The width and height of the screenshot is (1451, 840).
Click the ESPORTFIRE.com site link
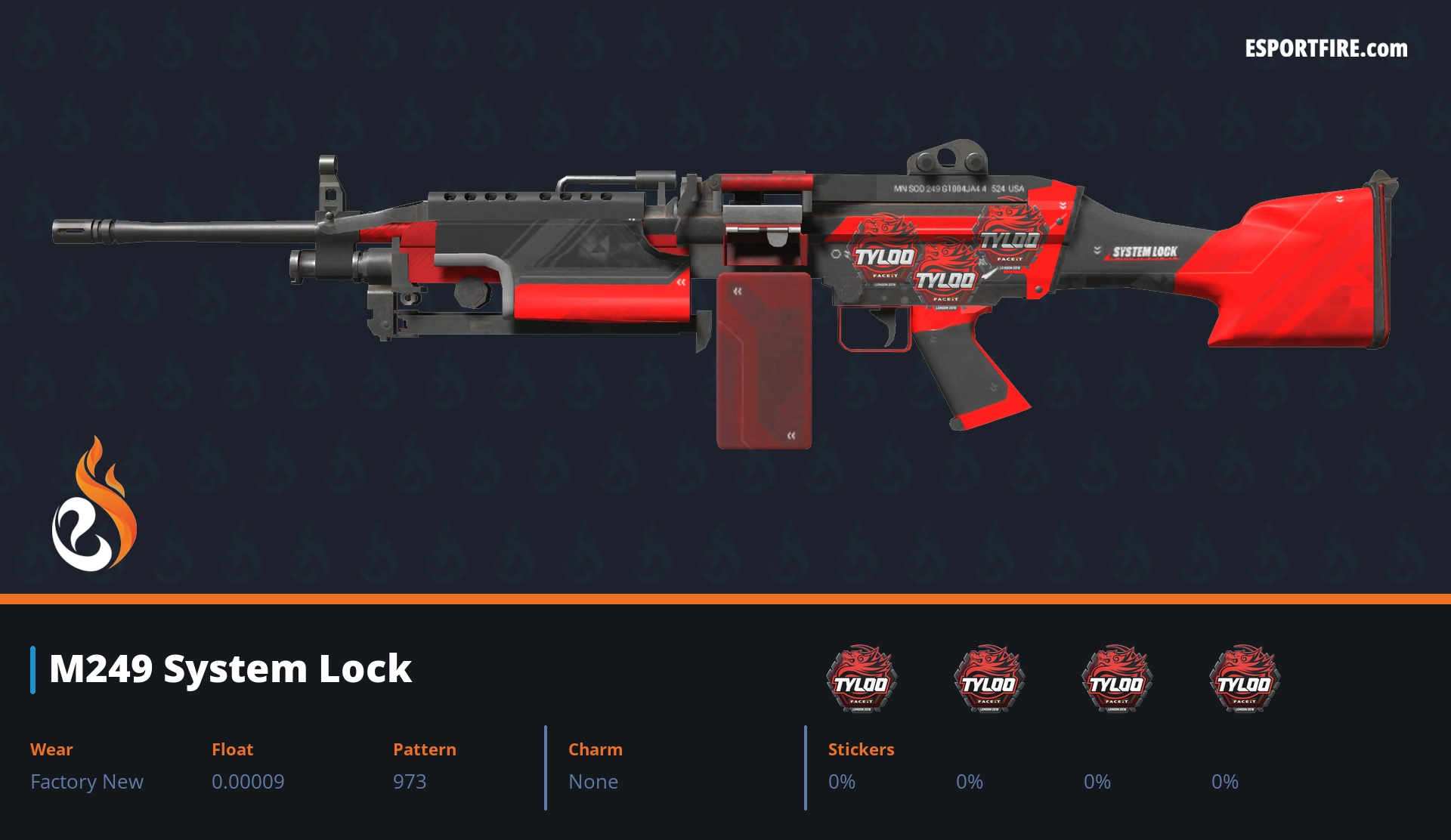tap(1326, 49)
